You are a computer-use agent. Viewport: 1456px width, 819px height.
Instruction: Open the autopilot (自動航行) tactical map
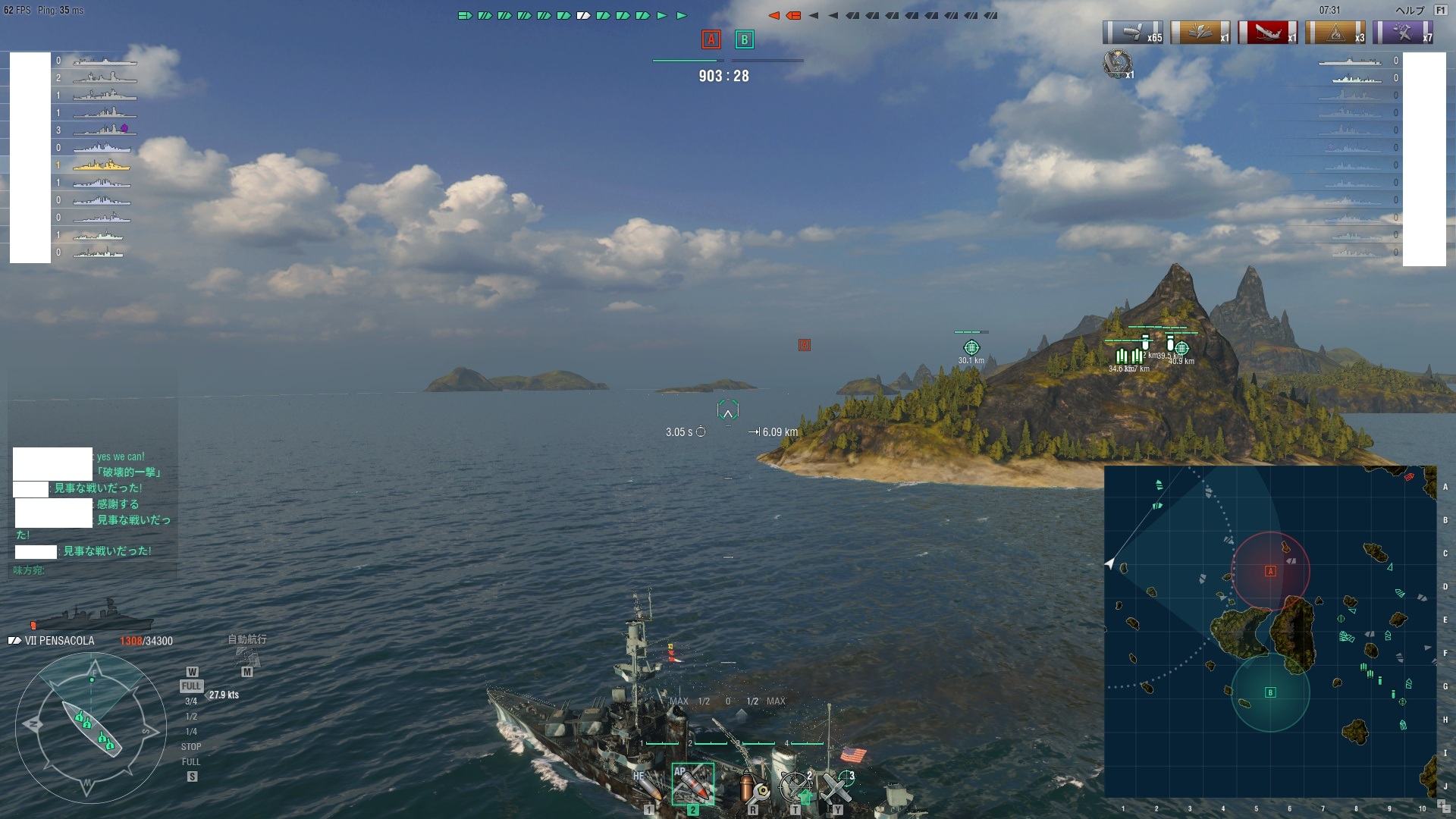point(247,657)
